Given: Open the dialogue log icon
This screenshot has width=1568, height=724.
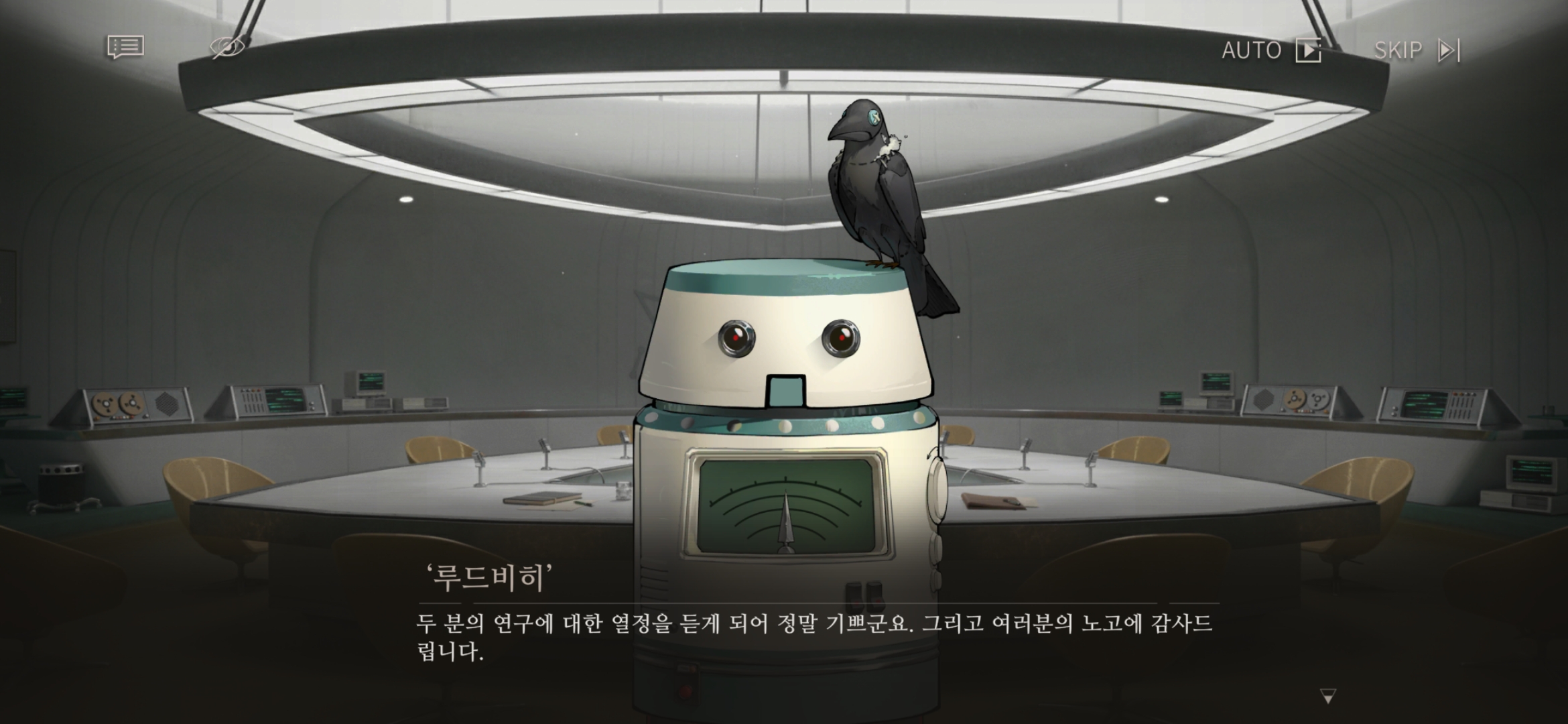Looking at the screenshot, I should 125,48.
